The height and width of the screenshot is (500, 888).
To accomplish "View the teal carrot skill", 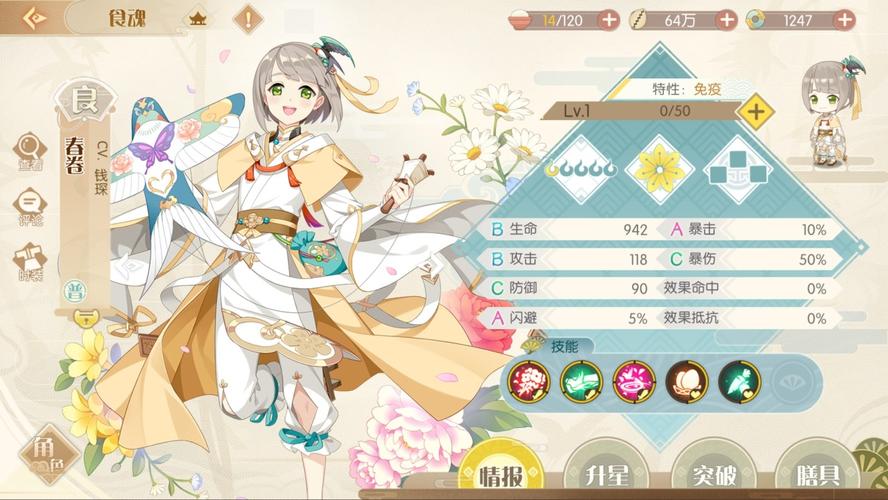I will (739, 381).
